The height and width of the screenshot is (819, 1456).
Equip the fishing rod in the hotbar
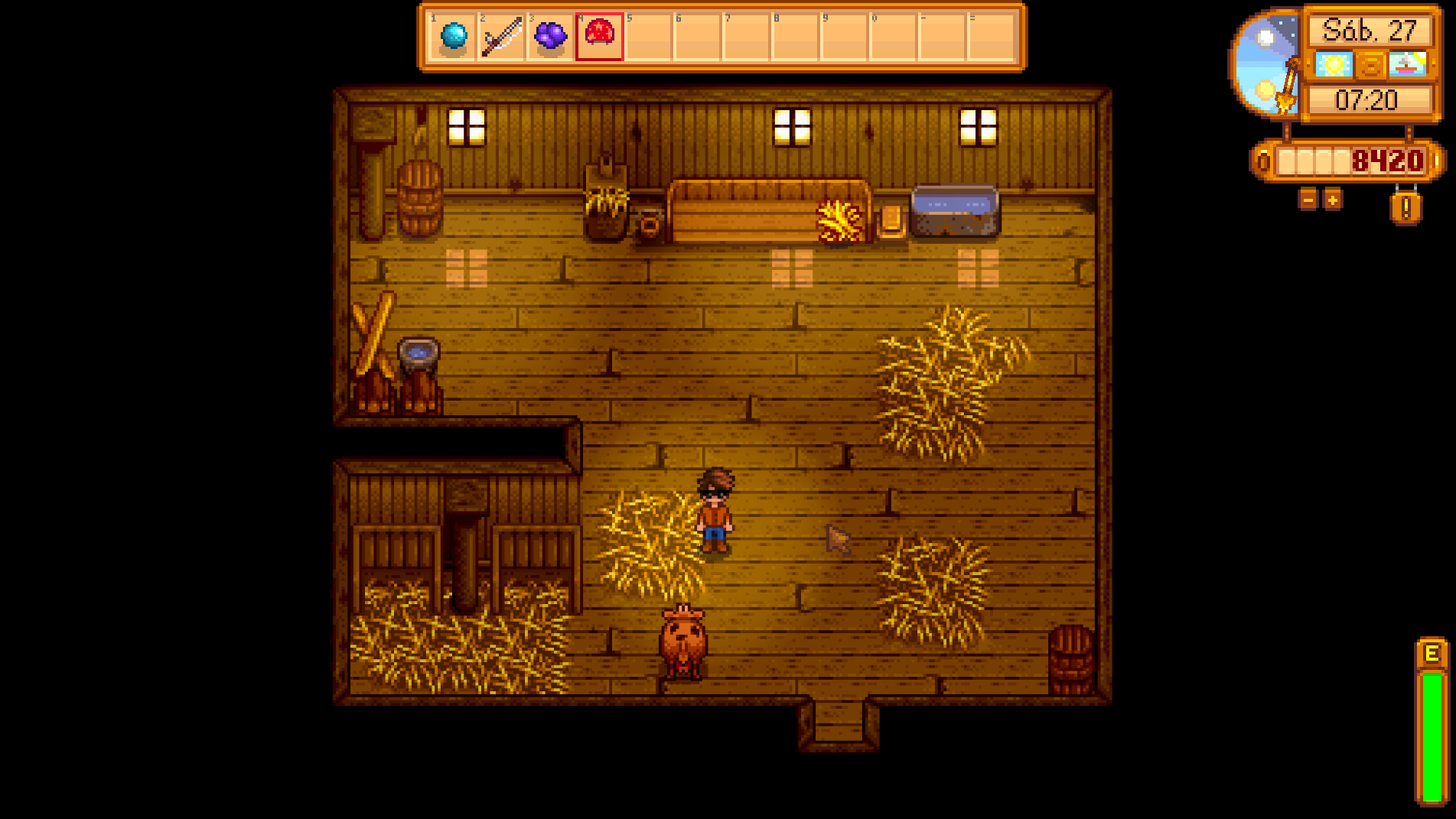pos(502,36)
